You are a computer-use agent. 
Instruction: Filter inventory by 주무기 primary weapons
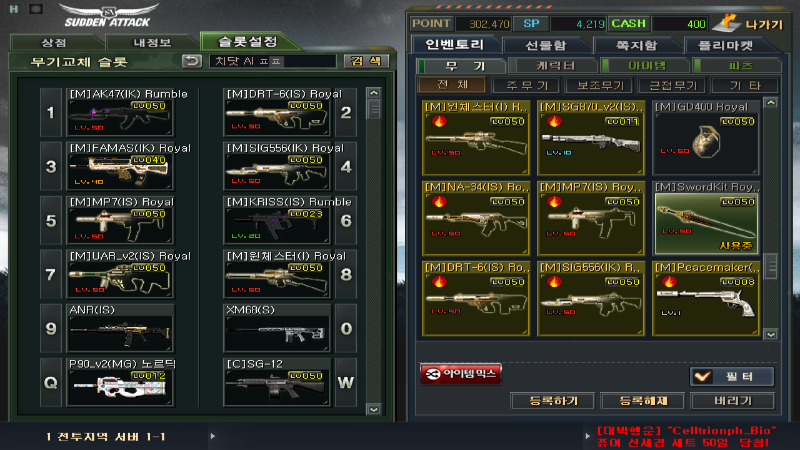[525, 85]
